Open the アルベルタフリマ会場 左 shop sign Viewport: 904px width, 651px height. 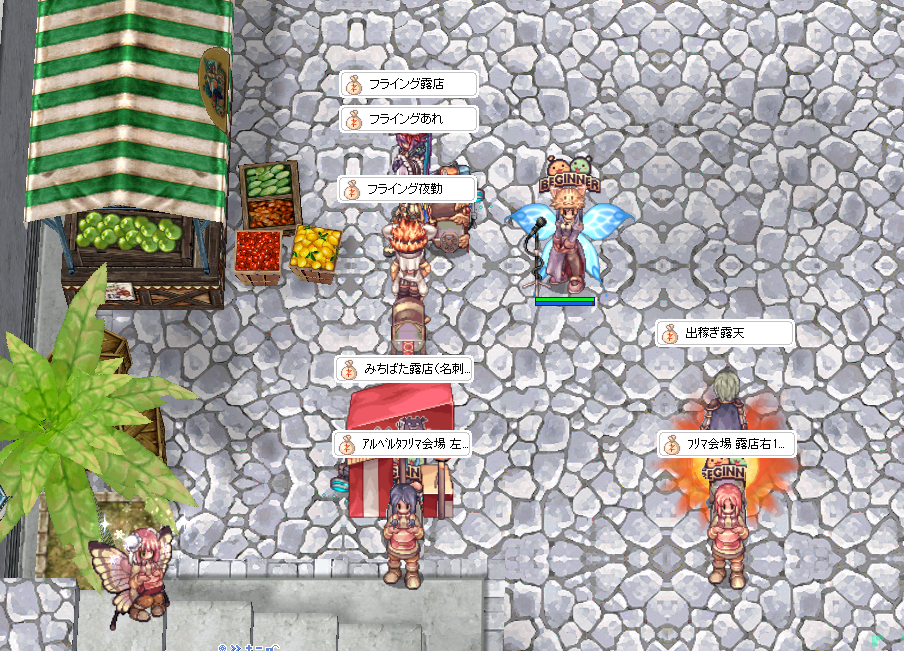click(x=403, y=443)
